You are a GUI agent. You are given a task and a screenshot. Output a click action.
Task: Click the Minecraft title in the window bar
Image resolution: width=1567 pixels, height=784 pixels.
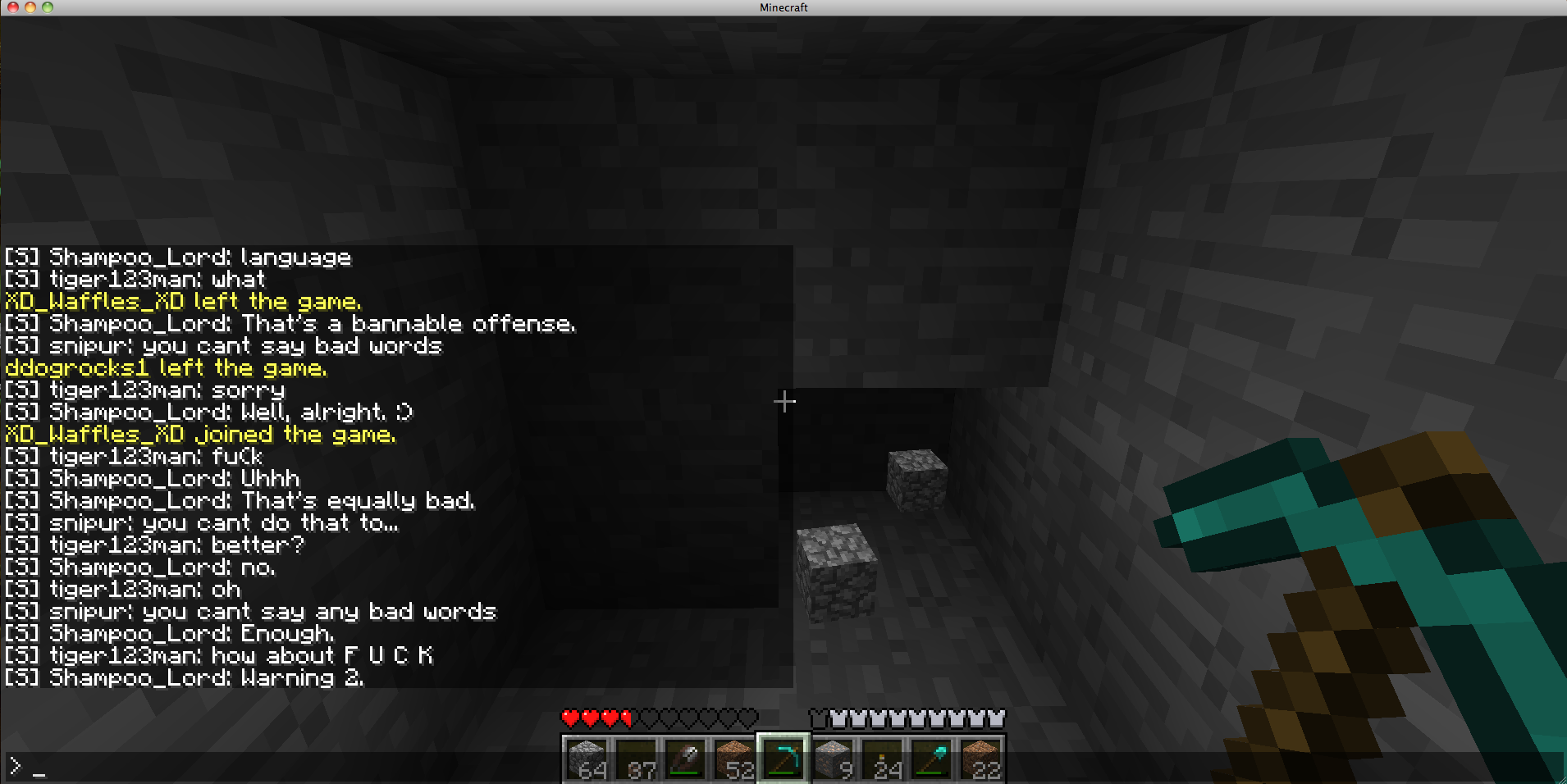pyautogui.click(x=782, y=7)
